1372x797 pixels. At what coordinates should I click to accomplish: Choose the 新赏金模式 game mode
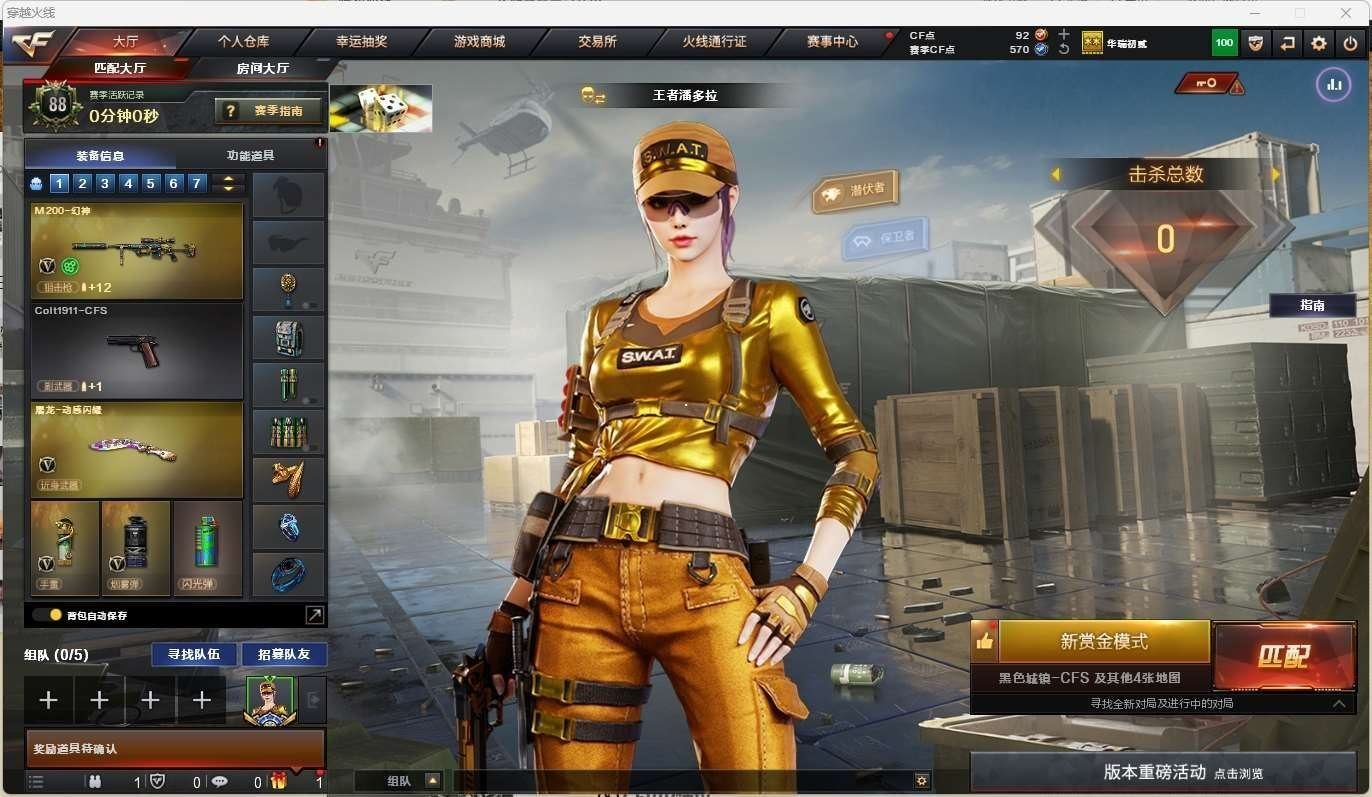coord(1103,642)
